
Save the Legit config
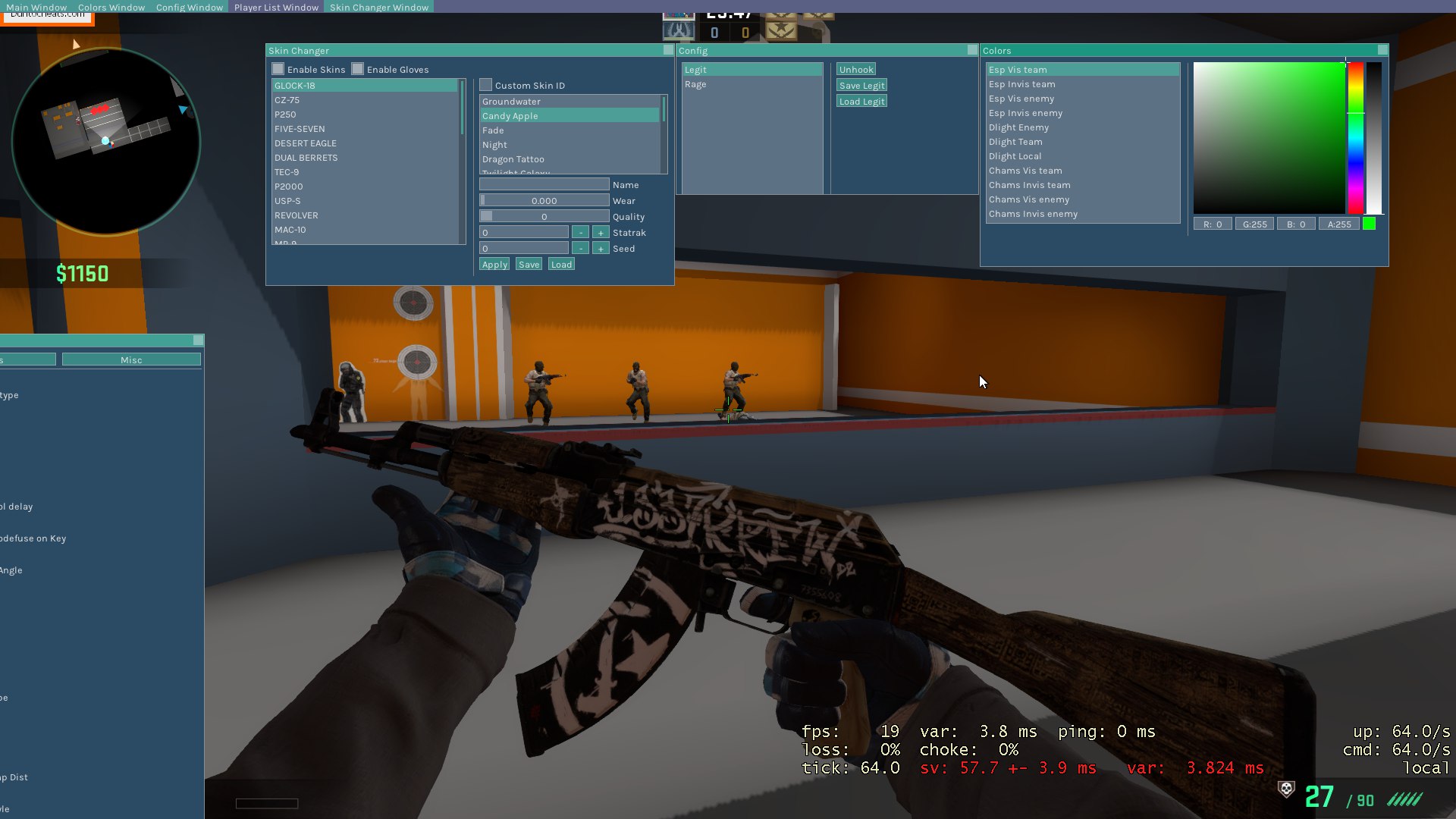(x=861, y=86)
